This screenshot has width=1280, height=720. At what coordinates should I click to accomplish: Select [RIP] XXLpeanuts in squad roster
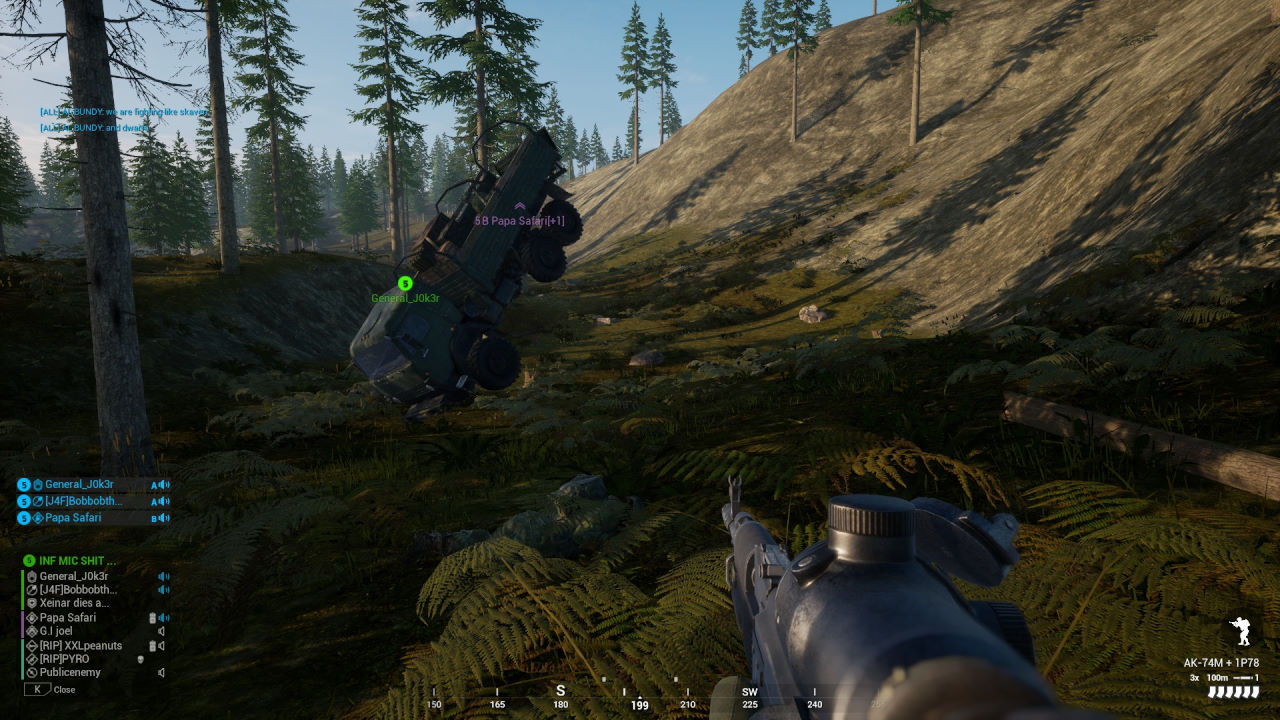pyautogui.click(x=80, y=646)
